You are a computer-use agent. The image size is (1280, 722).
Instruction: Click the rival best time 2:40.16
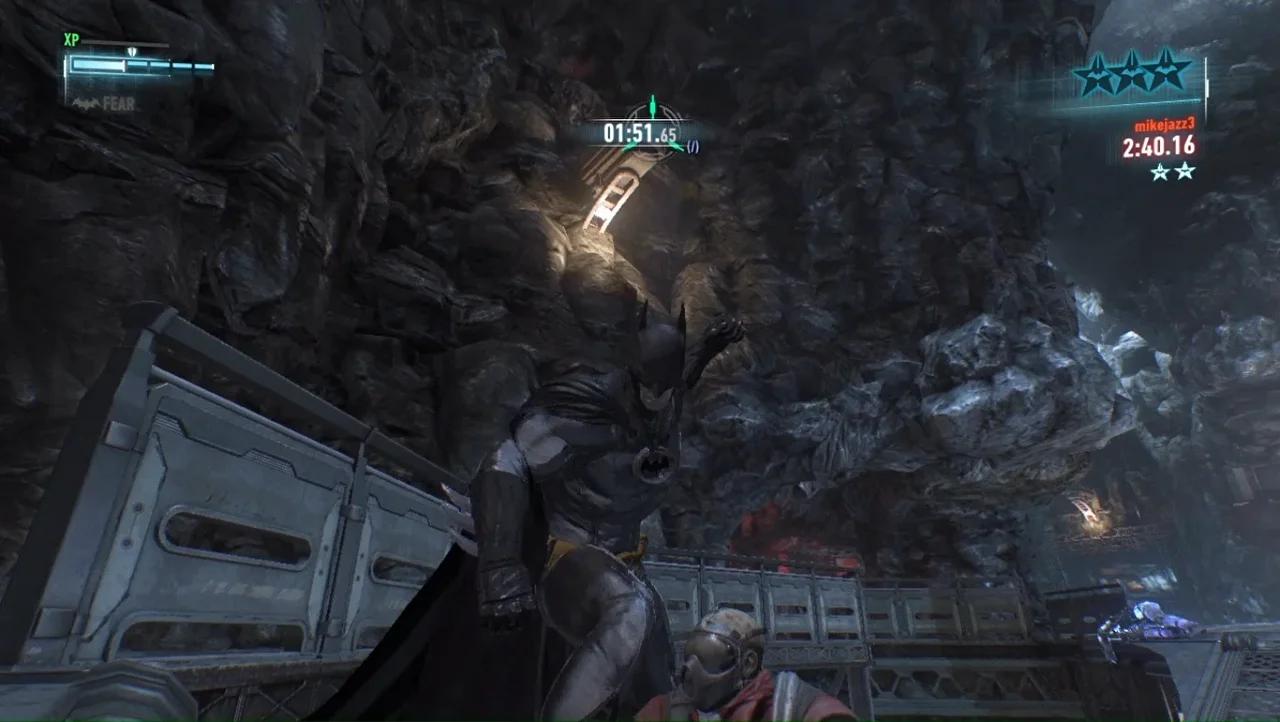1159,146
